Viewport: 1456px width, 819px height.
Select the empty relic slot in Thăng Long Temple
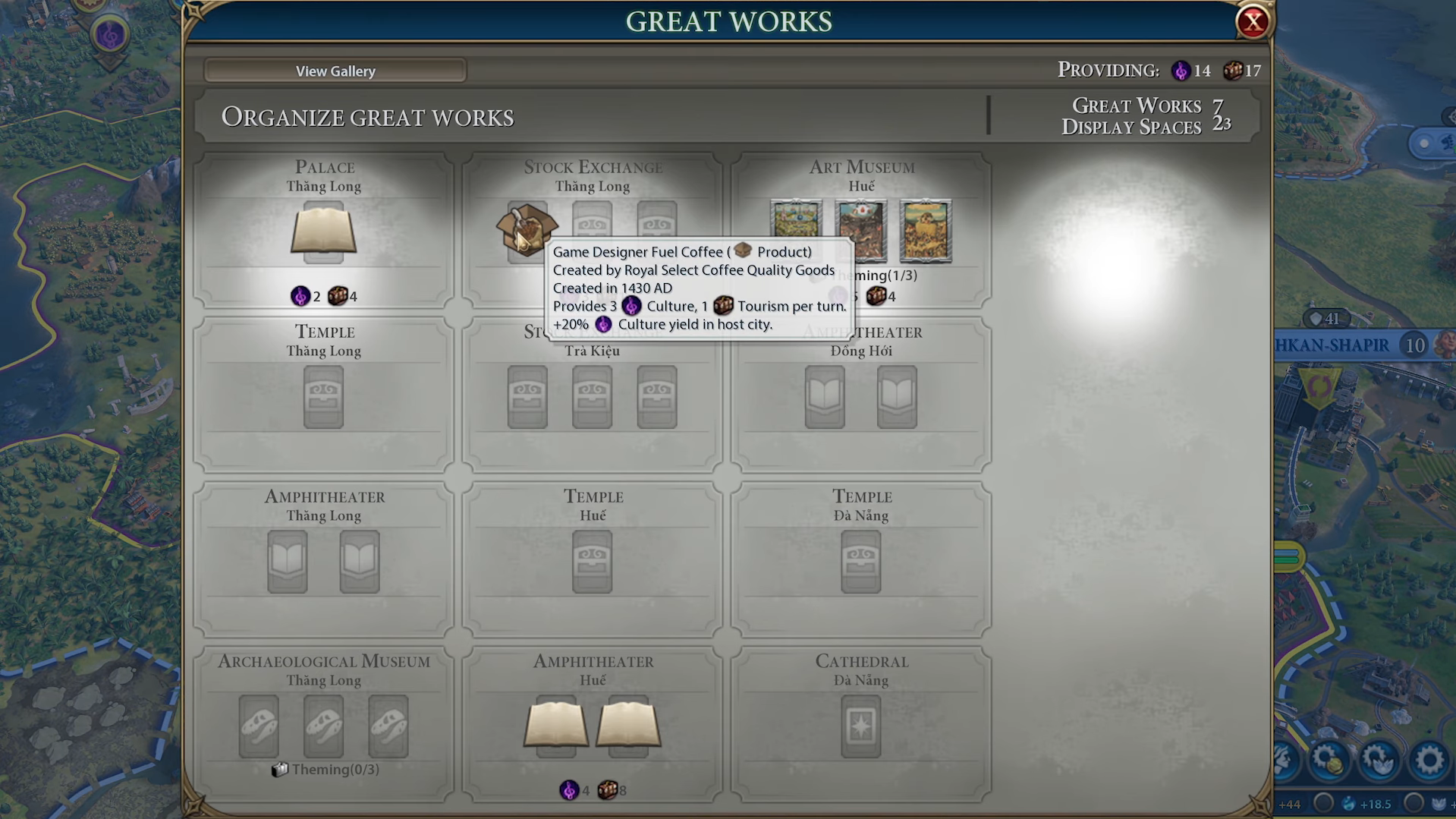tap(323, 397)
